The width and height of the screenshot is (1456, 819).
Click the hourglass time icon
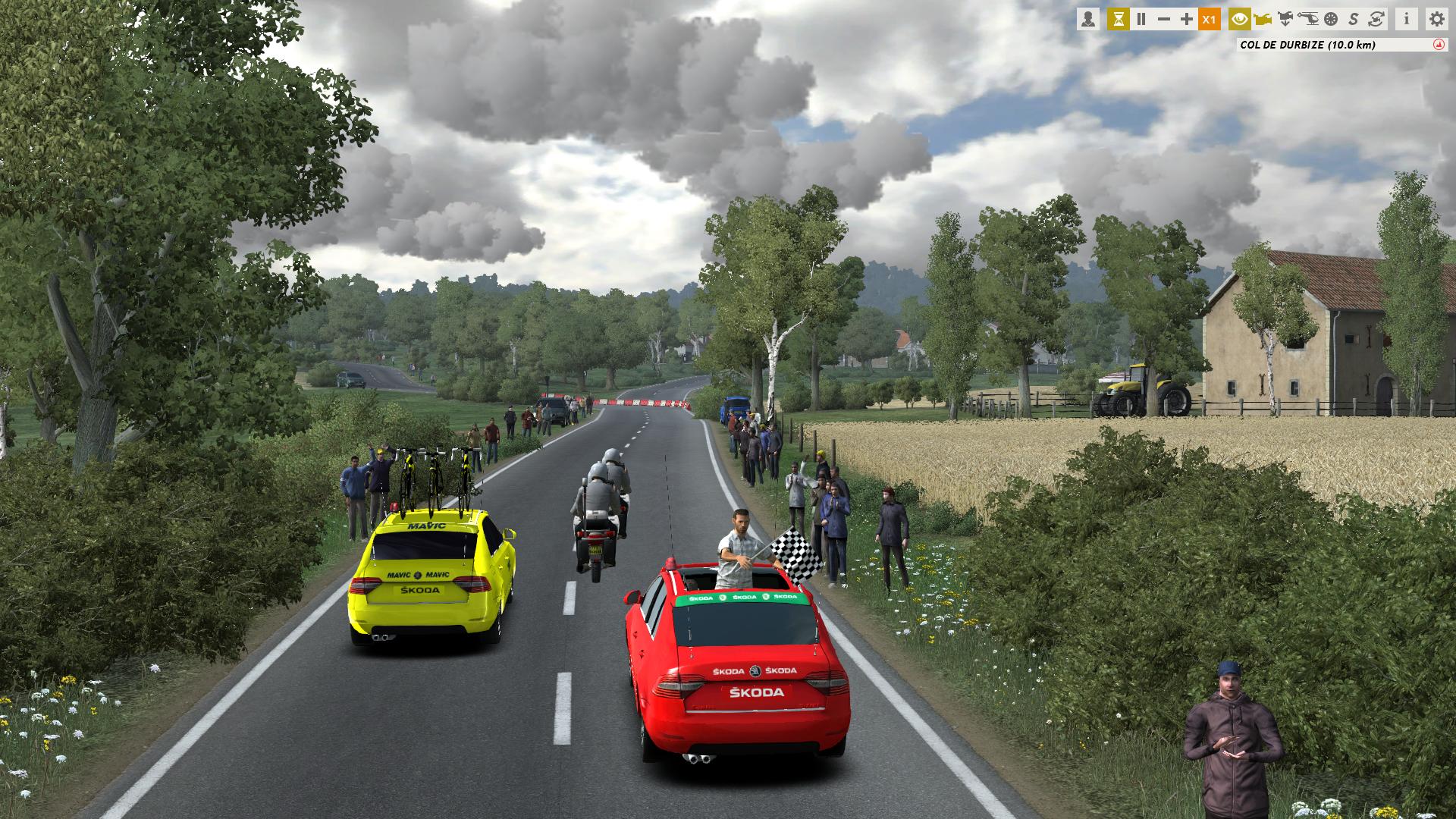coord(1118,20)
